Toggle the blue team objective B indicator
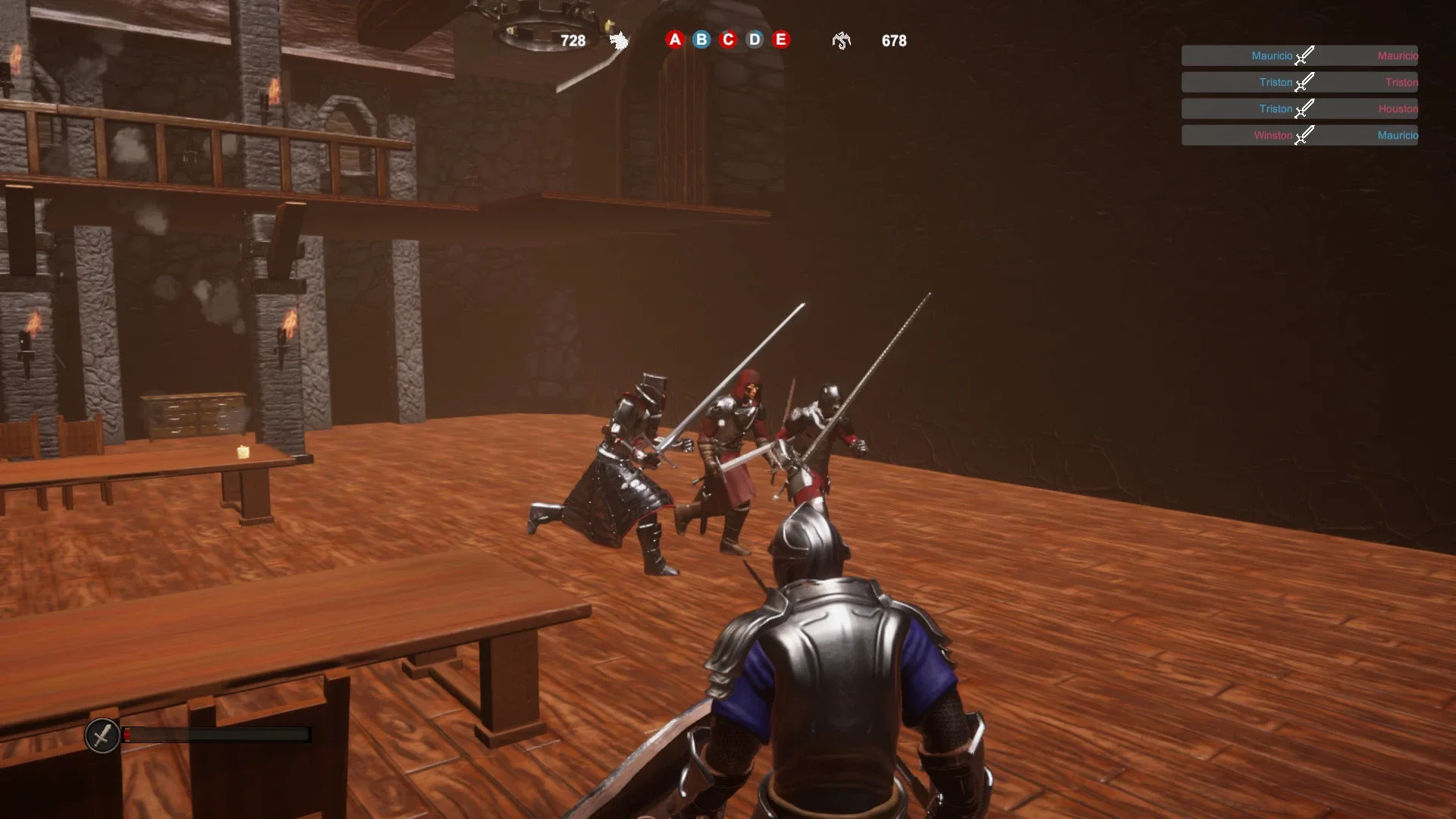 [x=700, y=40]
